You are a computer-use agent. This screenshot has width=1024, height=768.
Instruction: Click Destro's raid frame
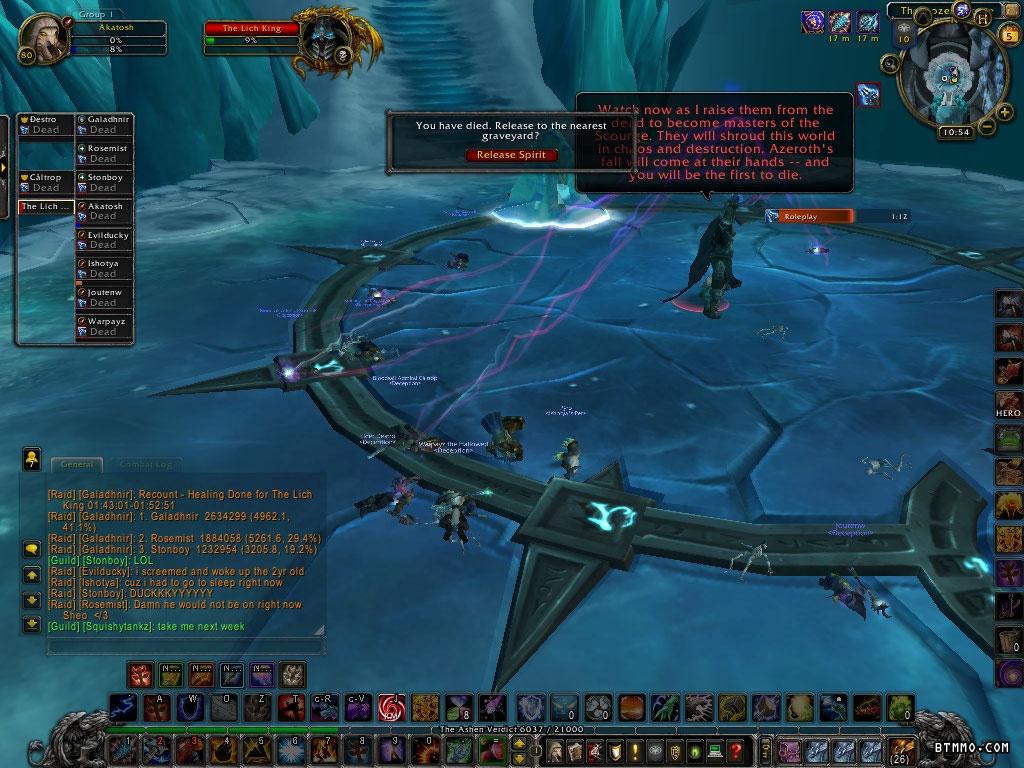pyautogui.click(x=46, y=124)
